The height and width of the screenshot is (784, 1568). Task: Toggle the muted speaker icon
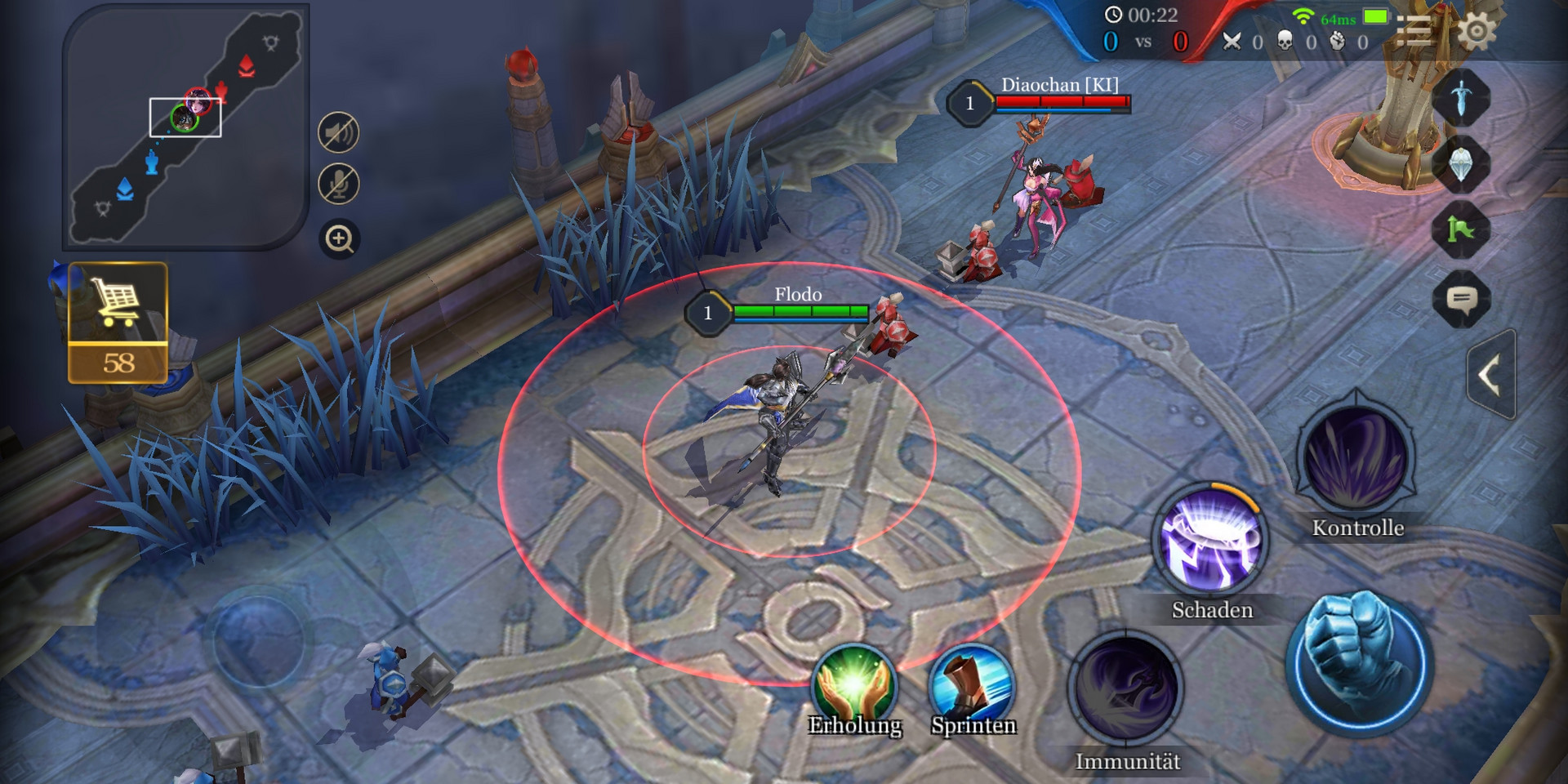tap(338, 132)
